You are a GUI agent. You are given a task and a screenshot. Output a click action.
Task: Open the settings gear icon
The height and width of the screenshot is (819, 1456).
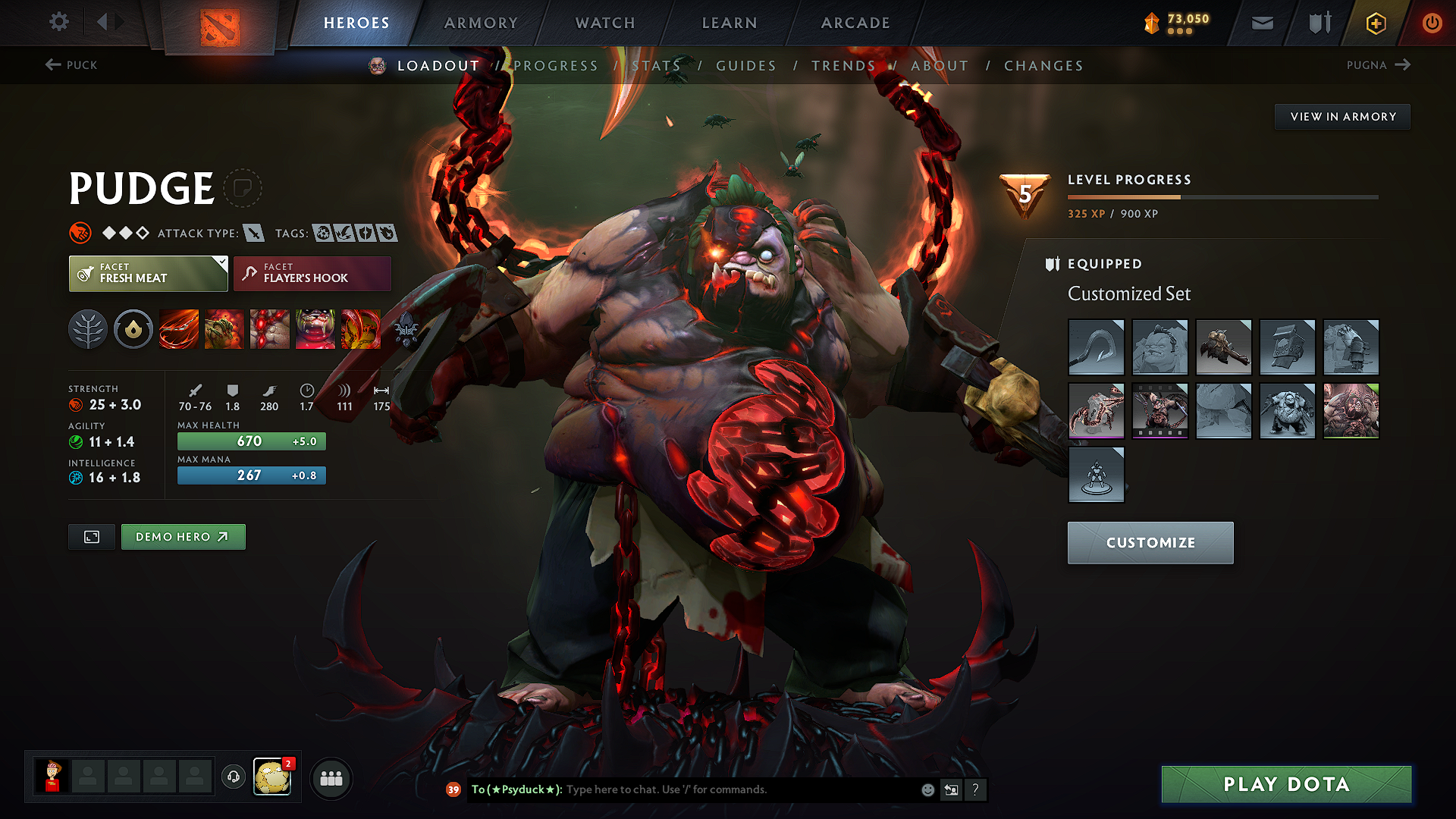(58, 22)
